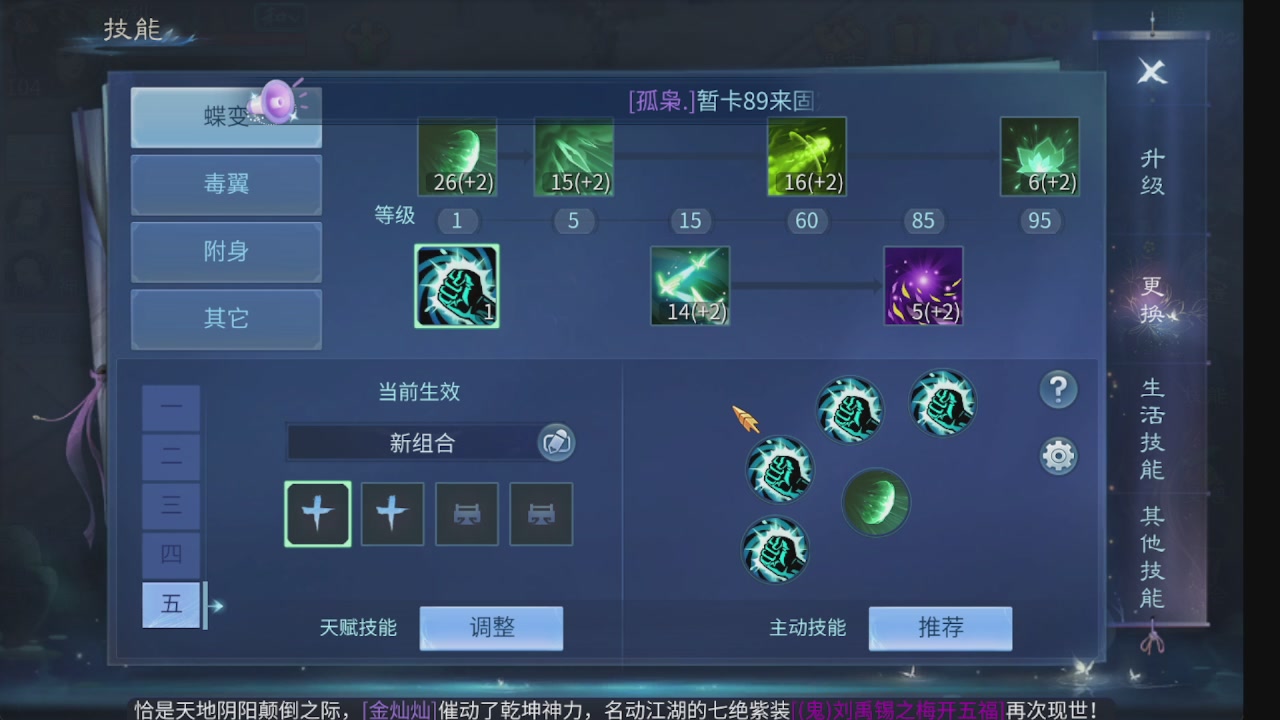Image resolution: width=1280 pixels, height=720 pixels.
Task: Click the 推荐 button for active skills
Action: tap(940, 628)
